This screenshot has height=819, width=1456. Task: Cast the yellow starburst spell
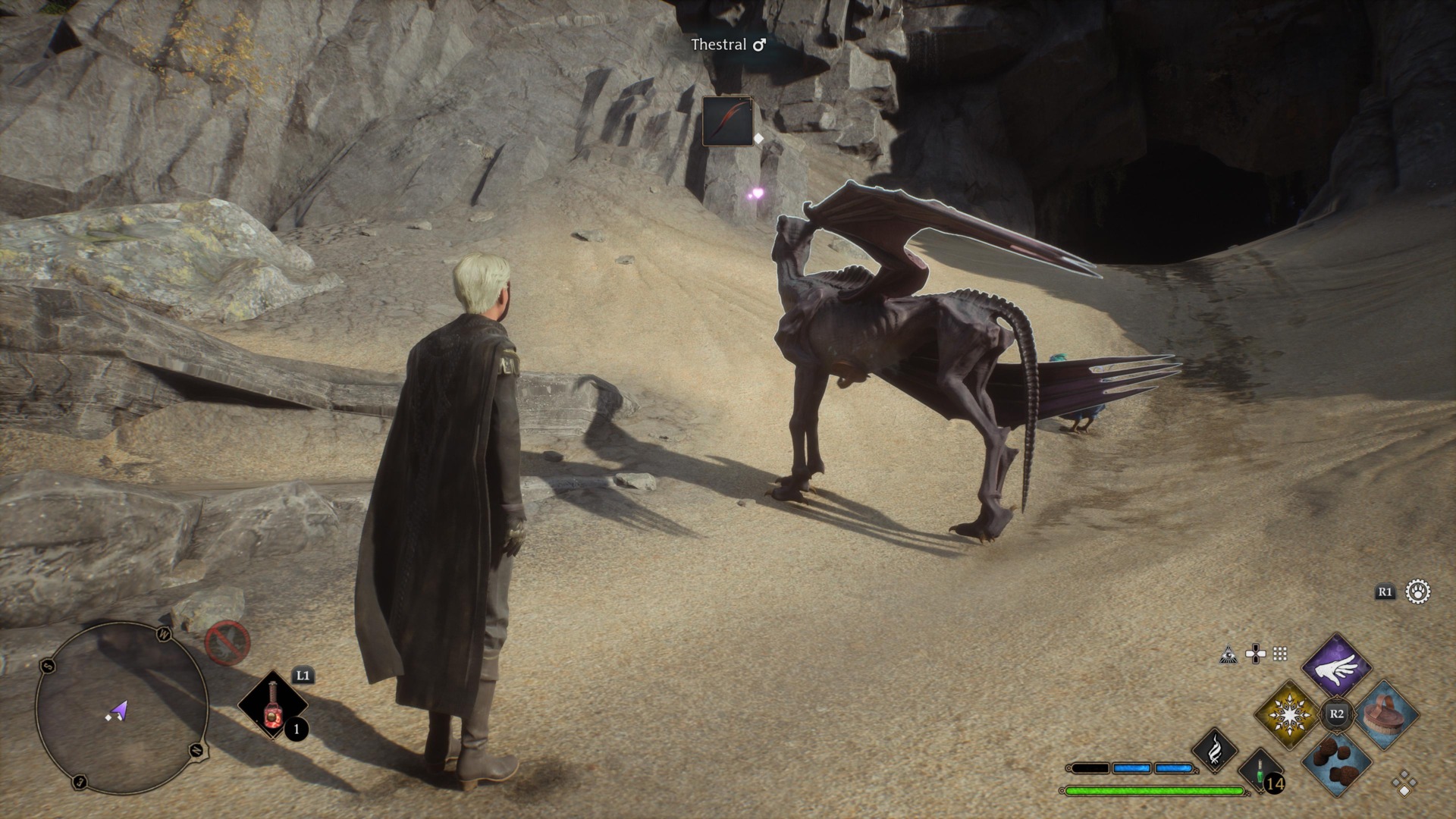point(1288,714)
